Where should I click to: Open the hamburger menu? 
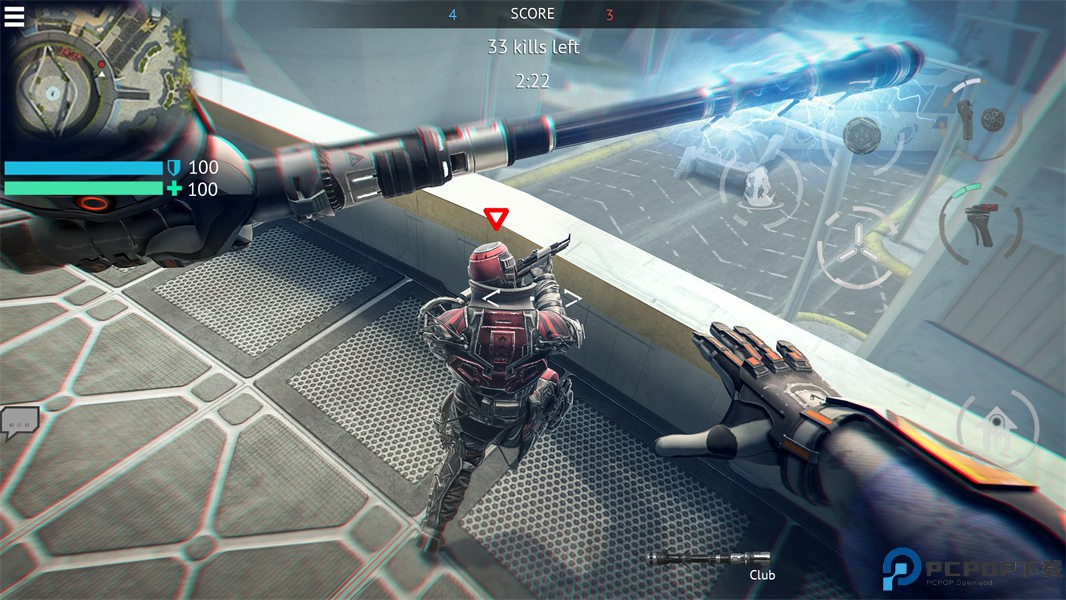[14, 16]
